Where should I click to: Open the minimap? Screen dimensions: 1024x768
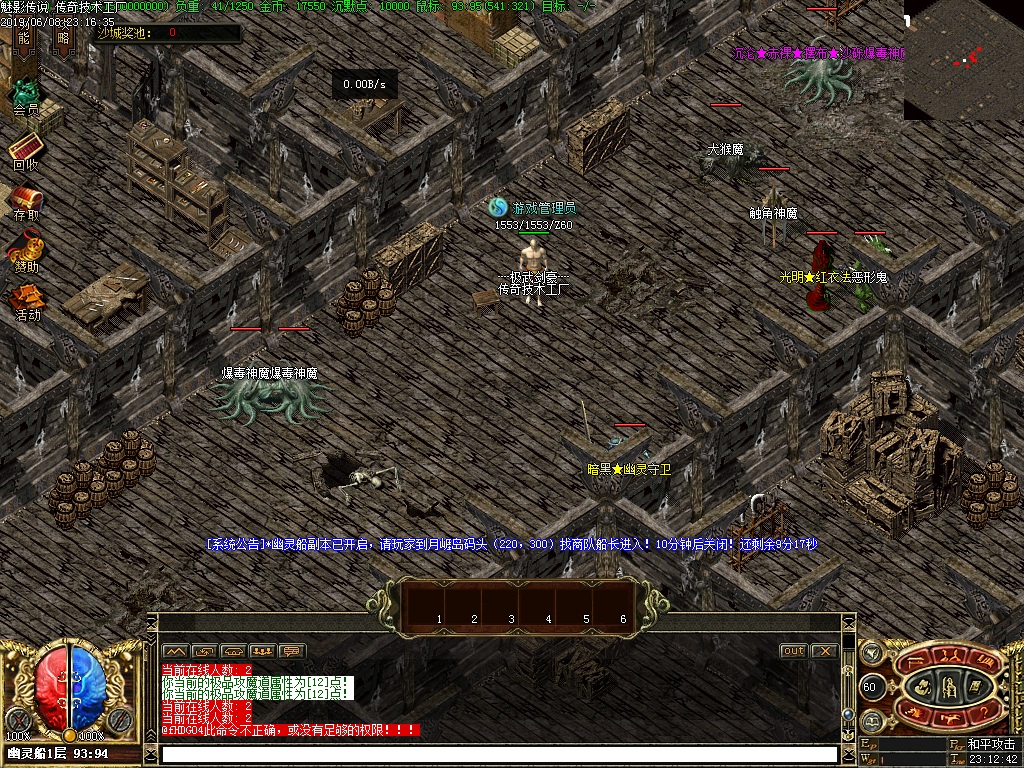[x=963, y=60]
